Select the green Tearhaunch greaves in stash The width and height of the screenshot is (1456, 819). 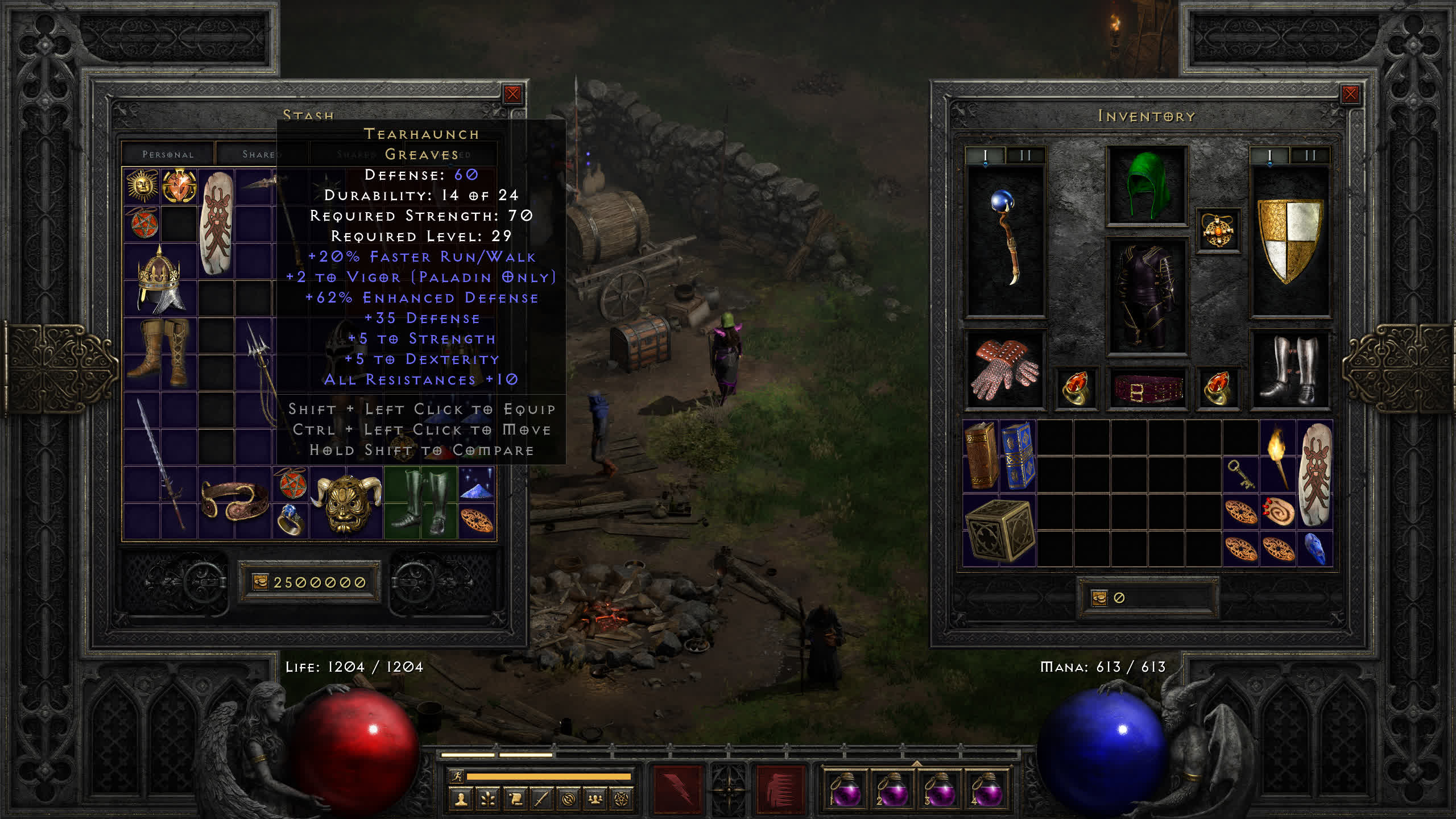(x=420, y=502)
